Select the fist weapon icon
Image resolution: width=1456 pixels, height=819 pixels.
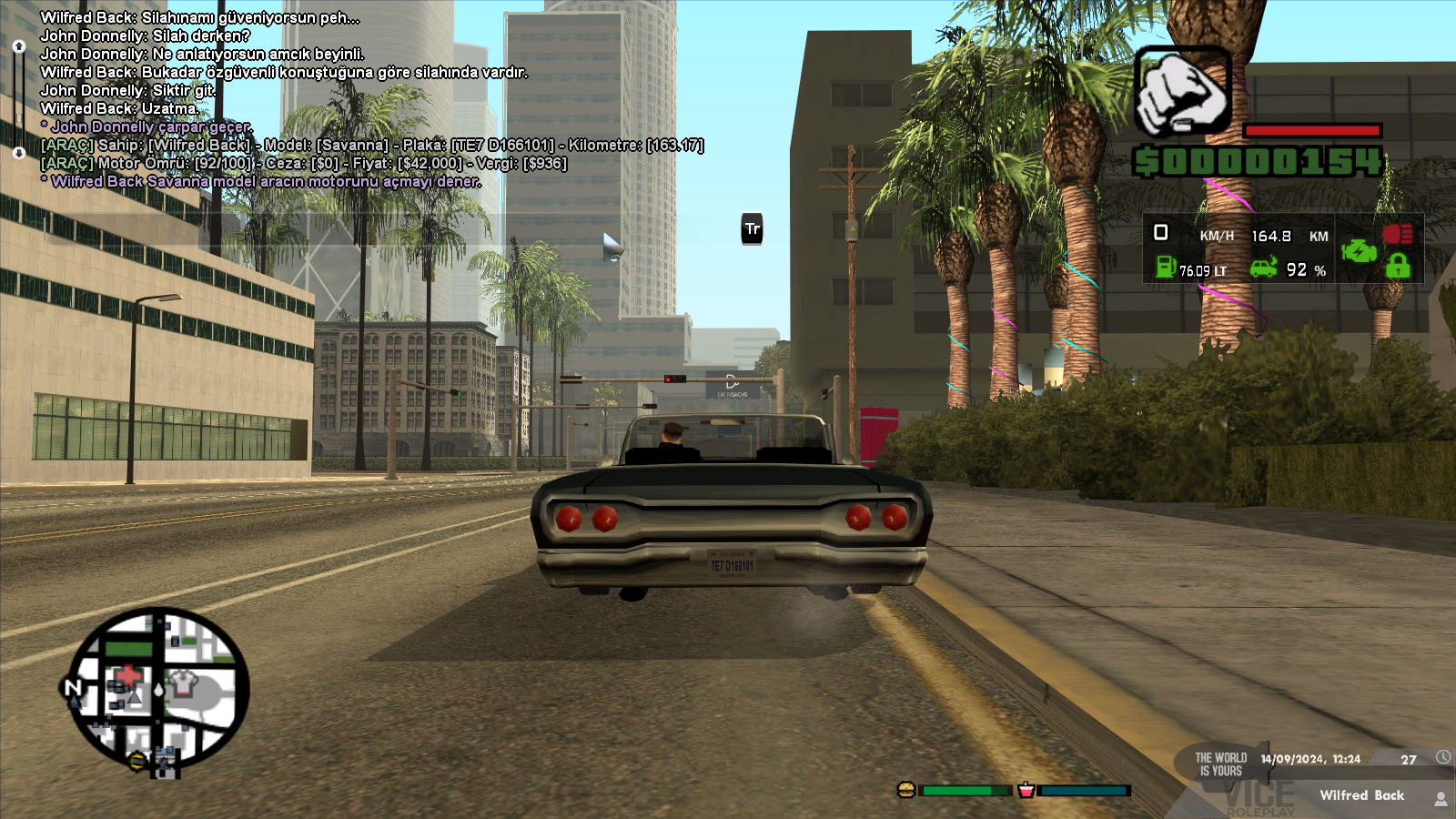tap(1182, 93)
